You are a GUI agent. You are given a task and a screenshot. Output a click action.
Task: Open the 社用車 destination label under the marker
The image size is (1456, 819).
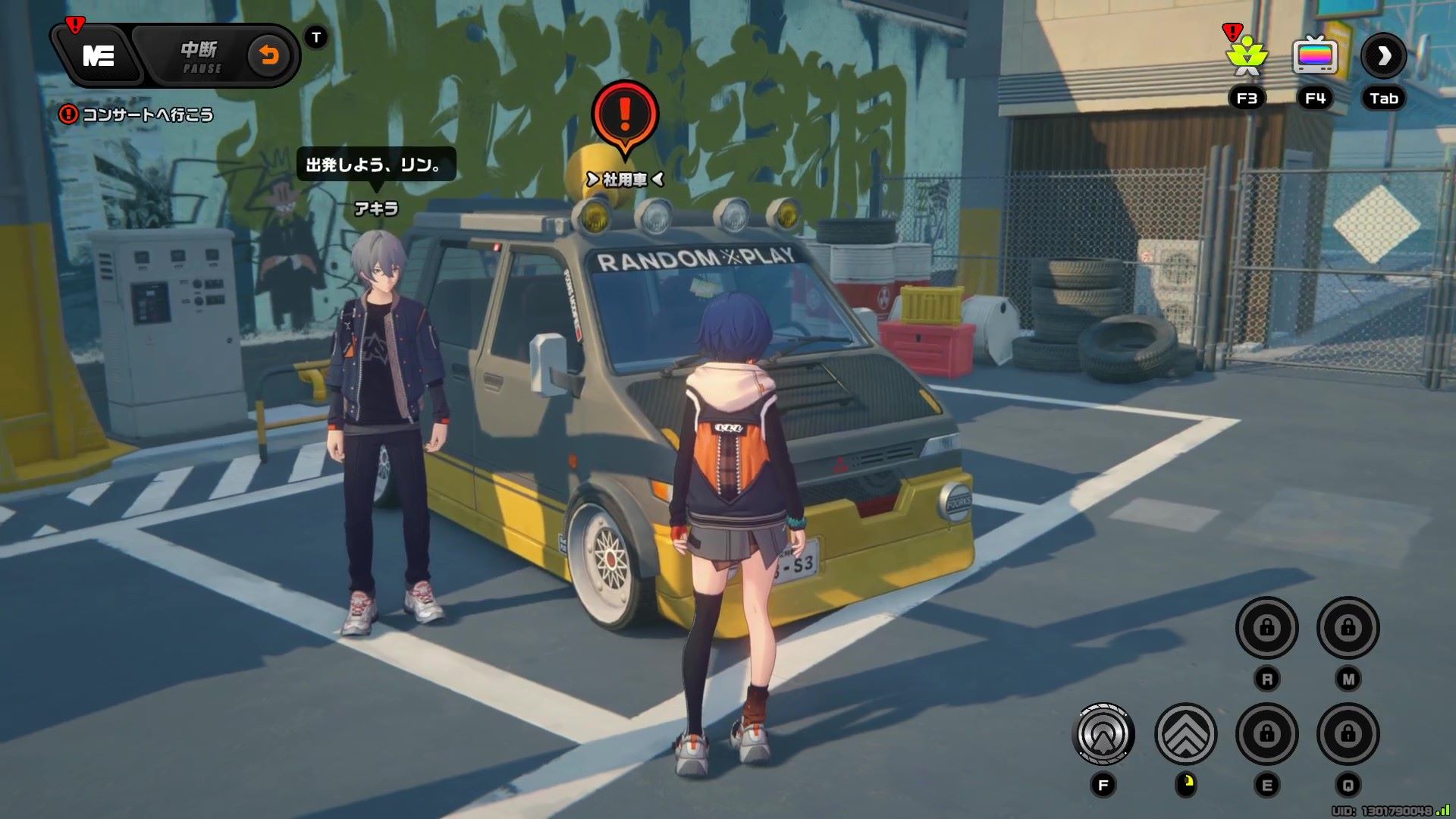click(623, 180)
